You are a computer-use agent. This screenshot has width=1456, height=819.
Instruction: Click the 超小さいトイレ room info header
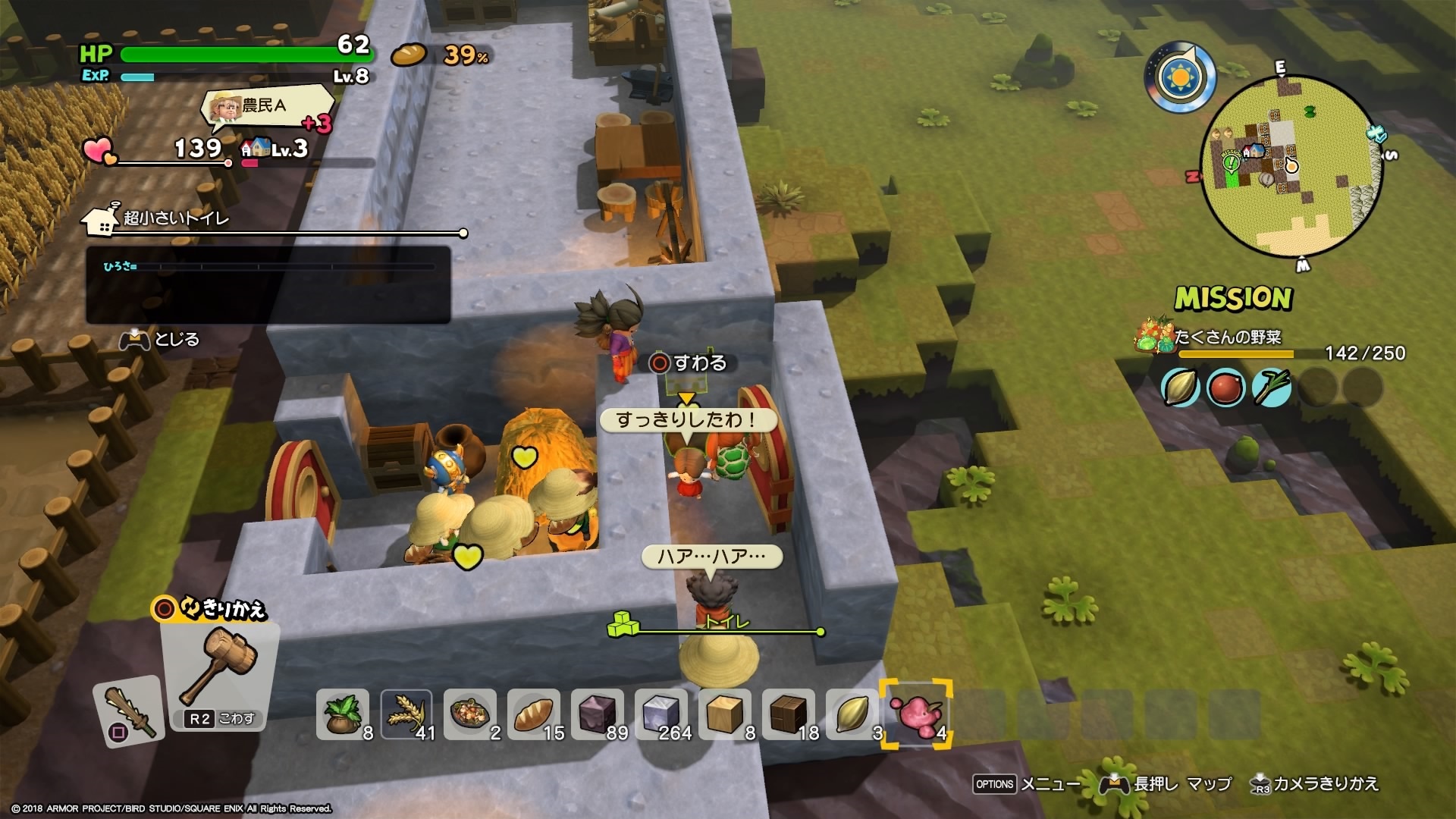click(176, 218)
